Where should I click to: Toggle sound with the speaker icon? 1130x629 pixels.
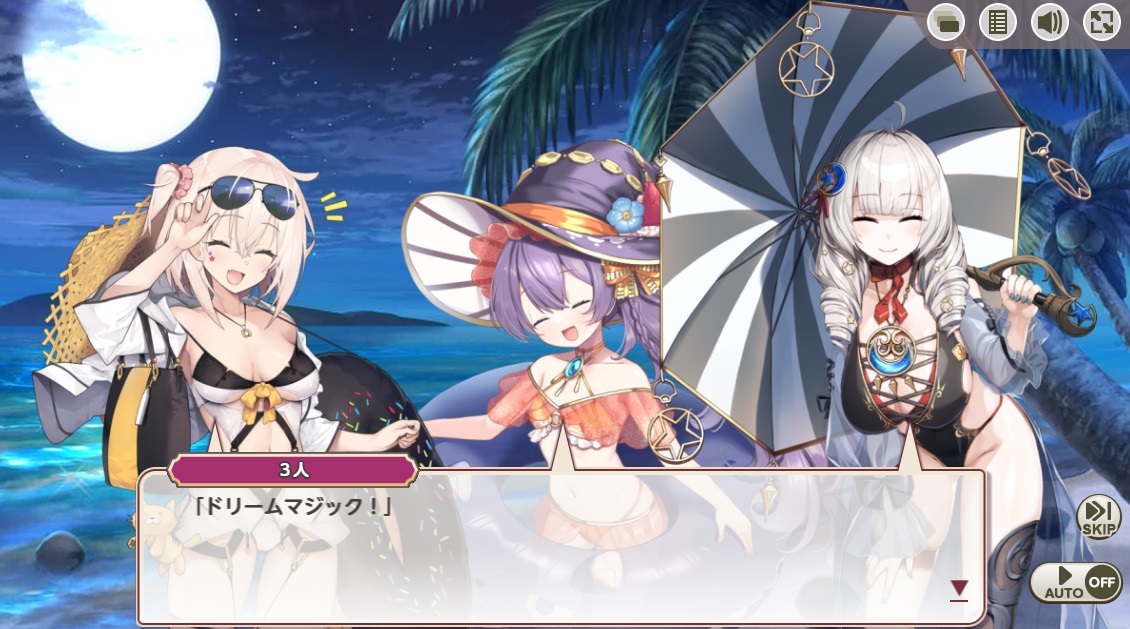[1049, 22]
